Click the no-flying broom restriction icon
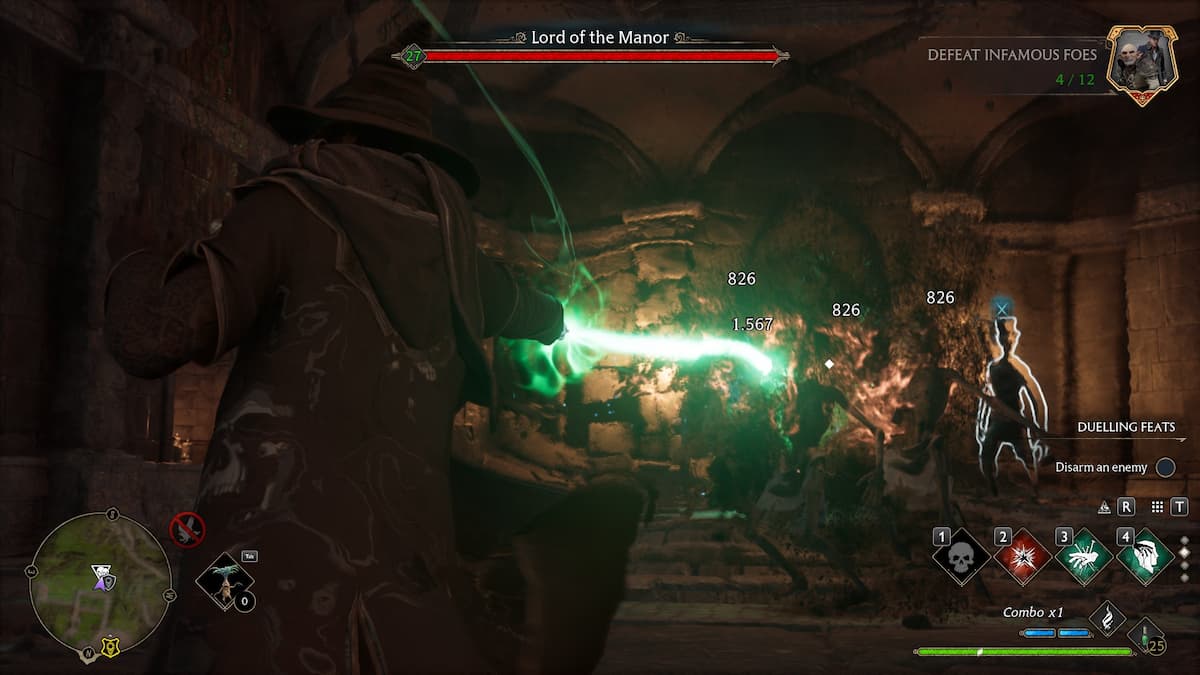1200x675 pixels. click(187, 530)
